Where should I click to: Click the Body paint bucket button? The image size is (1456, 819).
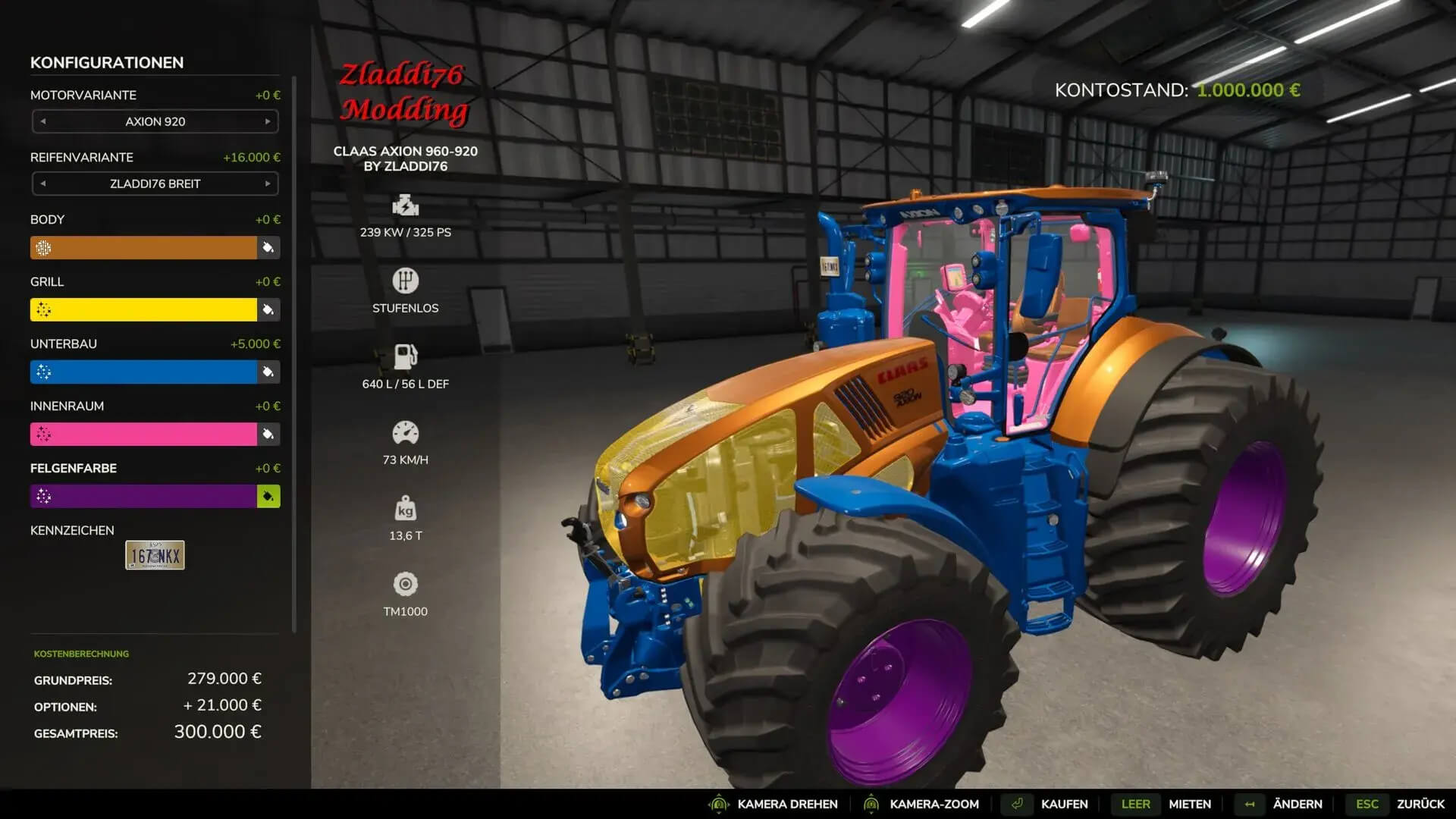[x=268, y=248]
